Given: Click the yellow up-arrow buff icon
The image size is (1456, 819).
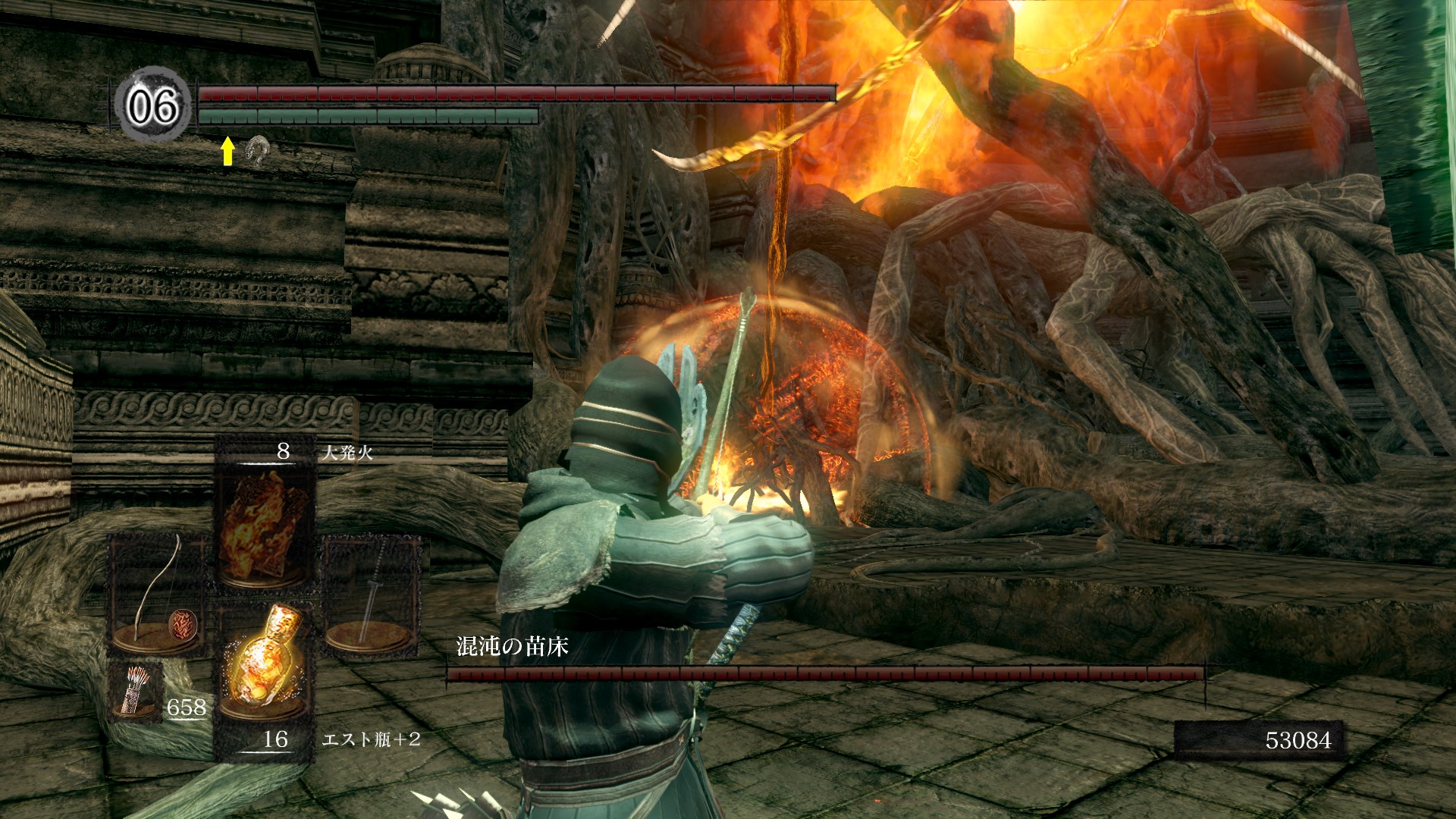Looking at the screenshot, I should [x=227, y=152].
